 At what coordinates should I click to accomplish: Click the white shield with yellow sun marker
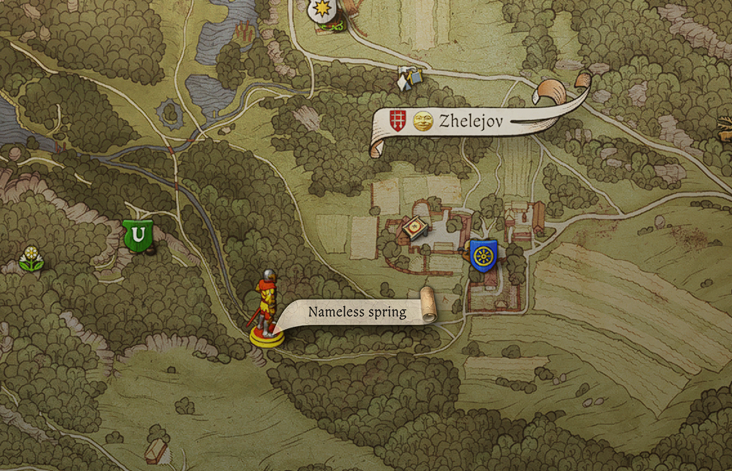click(x=320, y=11)
